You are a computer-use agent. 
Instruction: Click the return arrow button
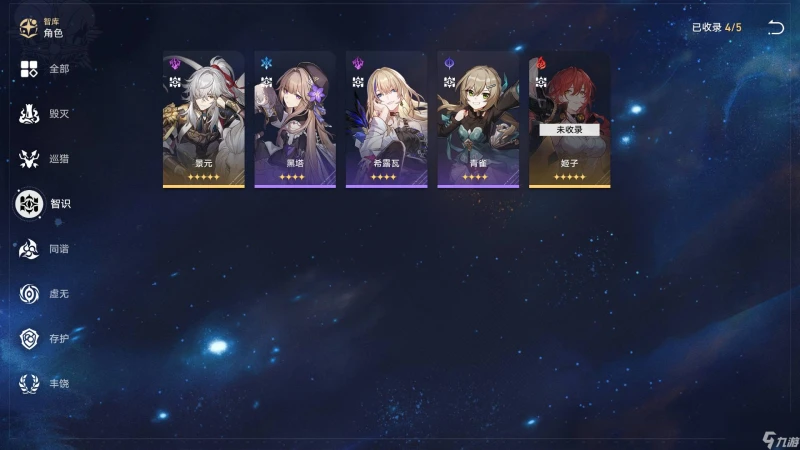775,28
